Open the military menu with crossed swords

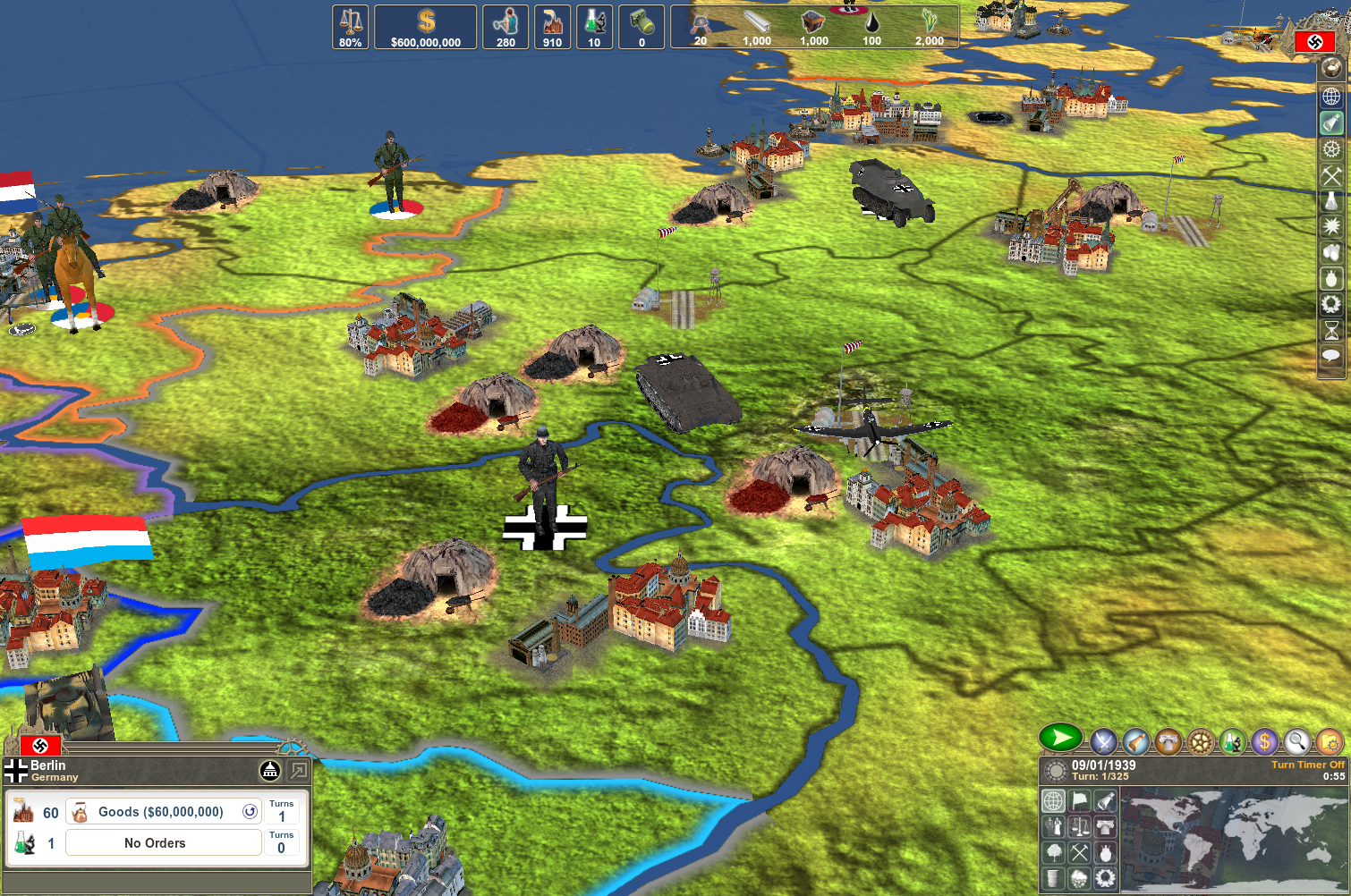(x=1104, y=741)
